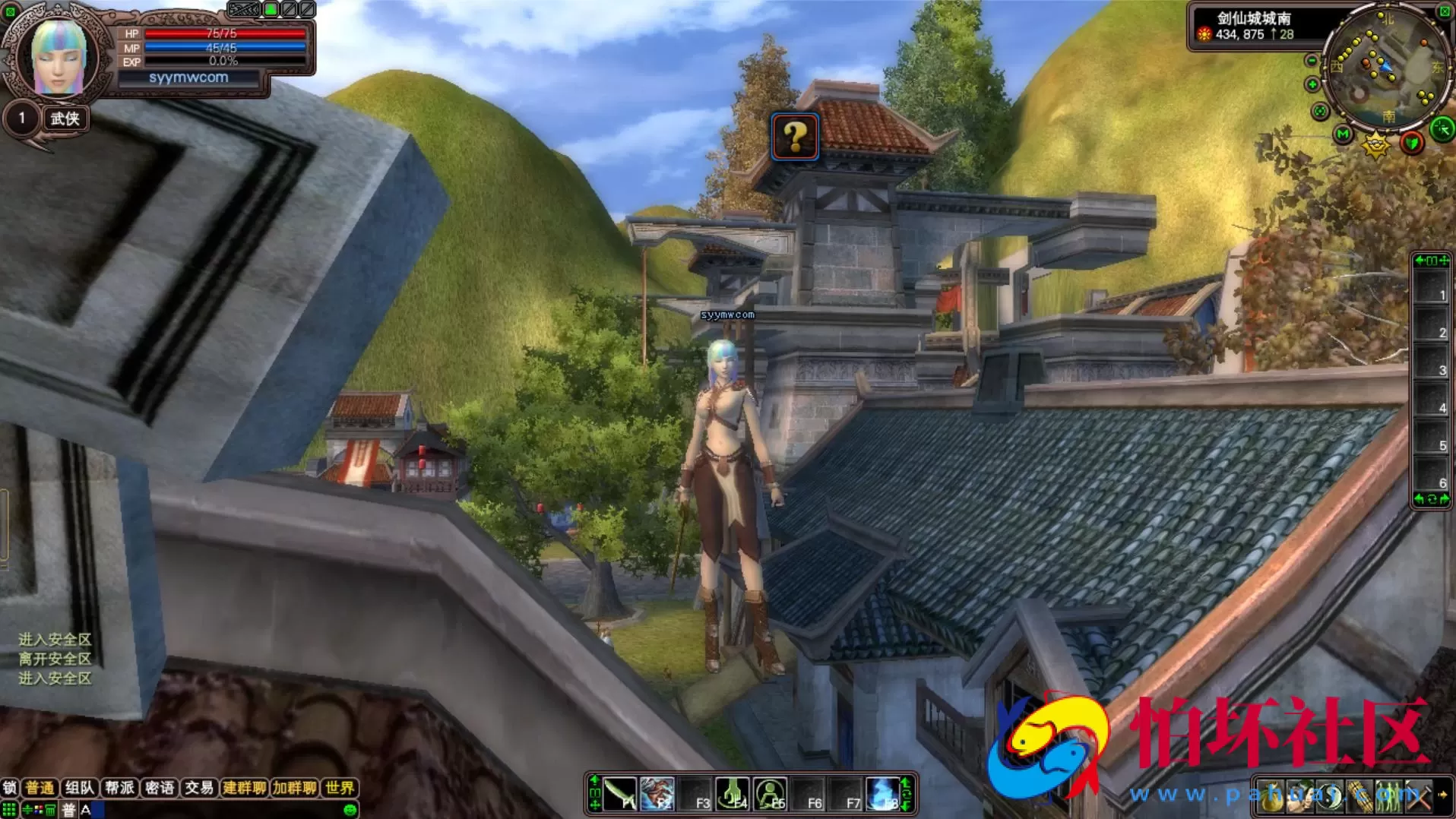This screenshot has height=819, width=1456.
Task: Click the 加群聊 join group chat button
Action: [294, 788]
